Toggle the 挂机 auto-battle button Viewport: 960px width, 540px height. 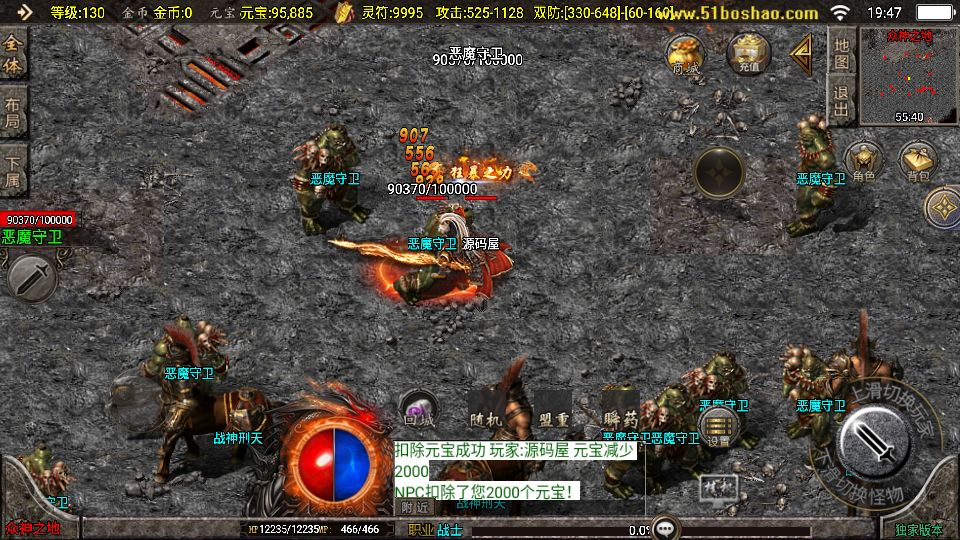[x=715, y=487]
